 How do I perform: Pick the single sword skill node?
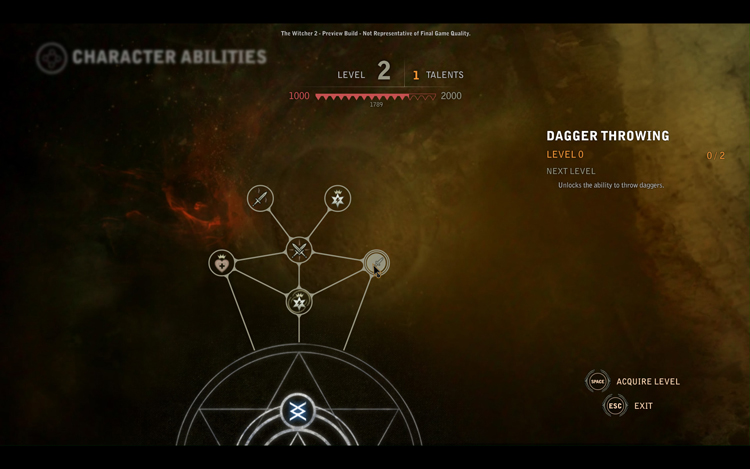tap(260, 198)
